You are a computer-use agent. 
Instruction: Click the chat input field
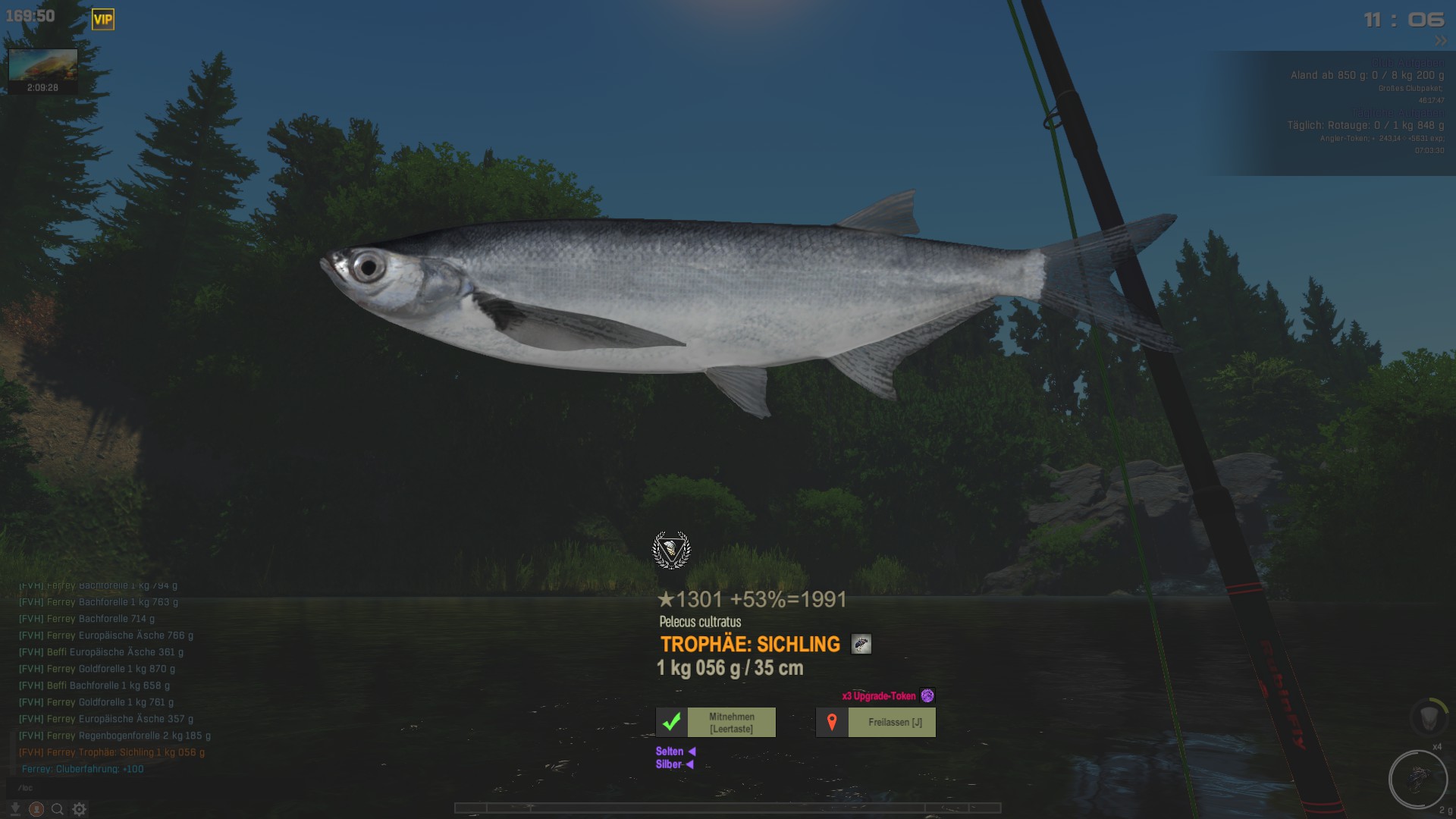coord(114,788)
